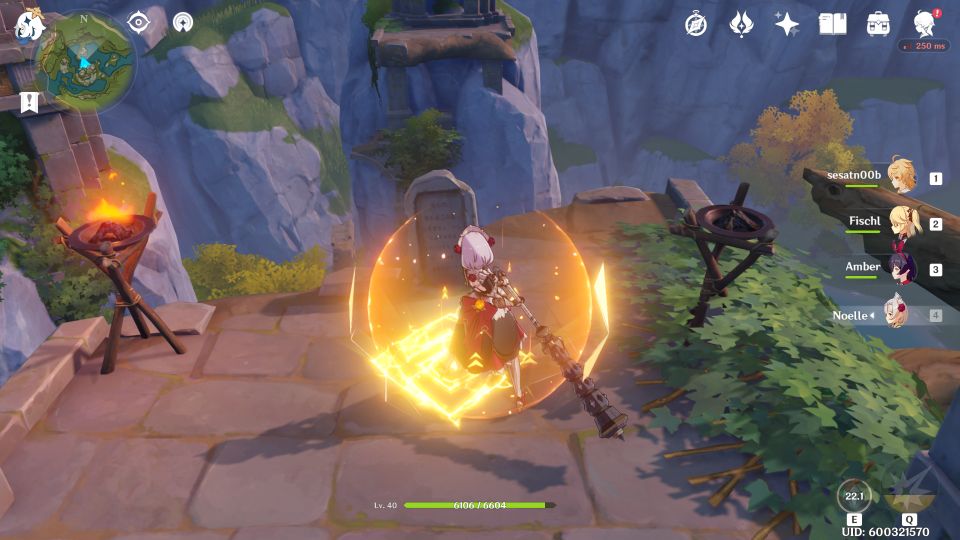Switch to party member sesatn00b
The image size is (960, 540).
pos(901,177)
